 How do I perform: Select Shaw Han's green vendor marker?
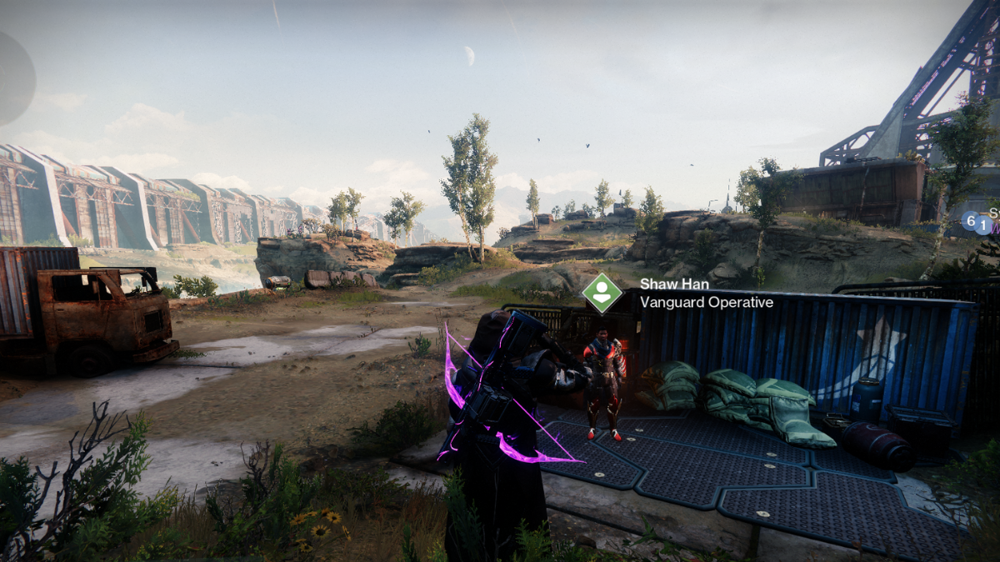(603, 292)
